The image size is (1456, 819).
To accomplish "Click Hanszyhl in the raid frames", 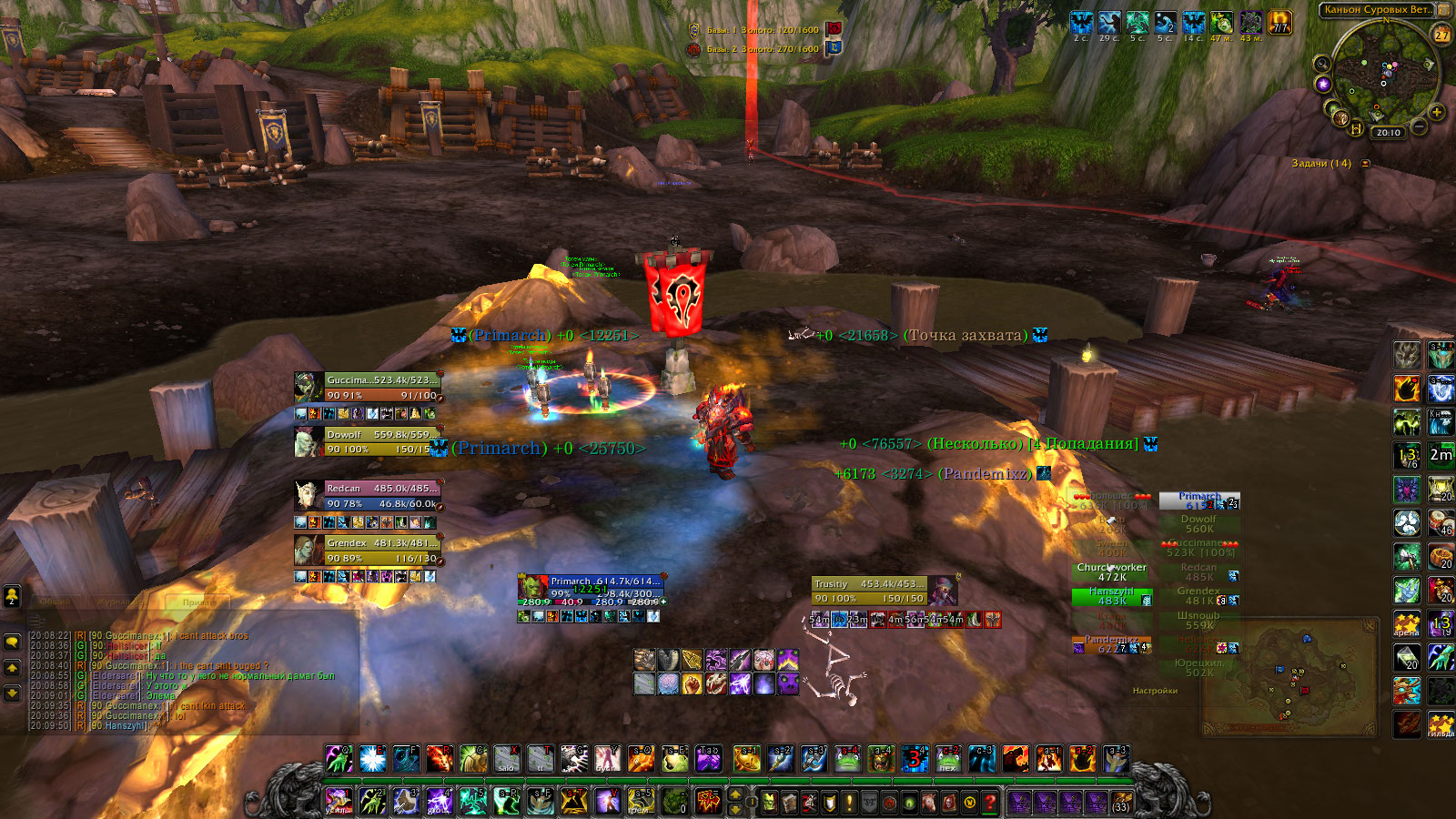I will [x=1112, y=596].
